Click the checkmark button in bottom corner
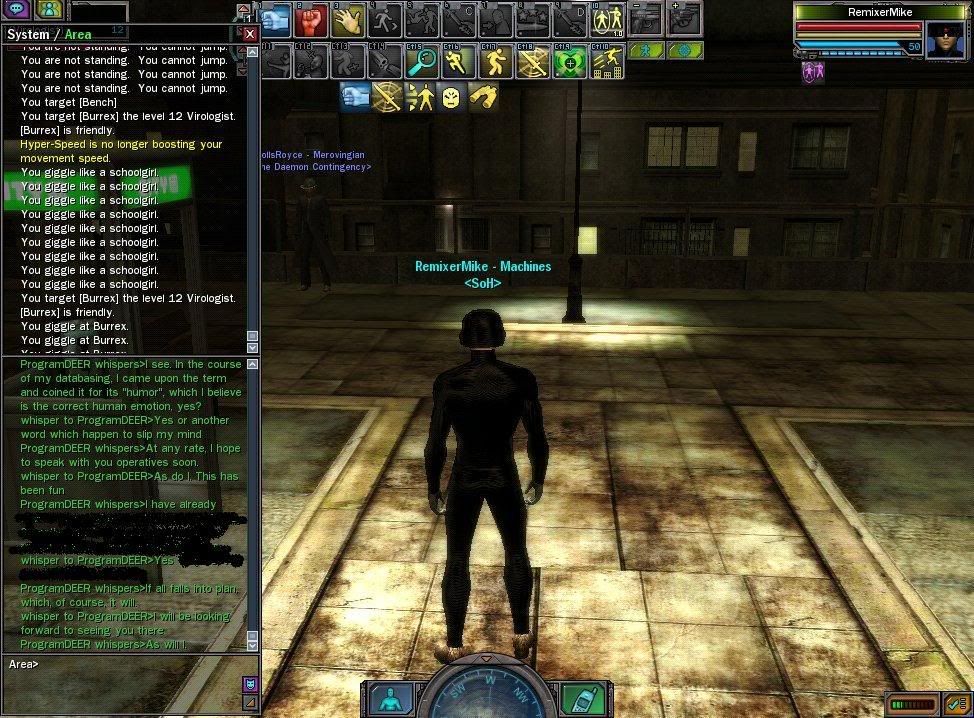Screen dimensions: 974x718 [x=953, y=704]
